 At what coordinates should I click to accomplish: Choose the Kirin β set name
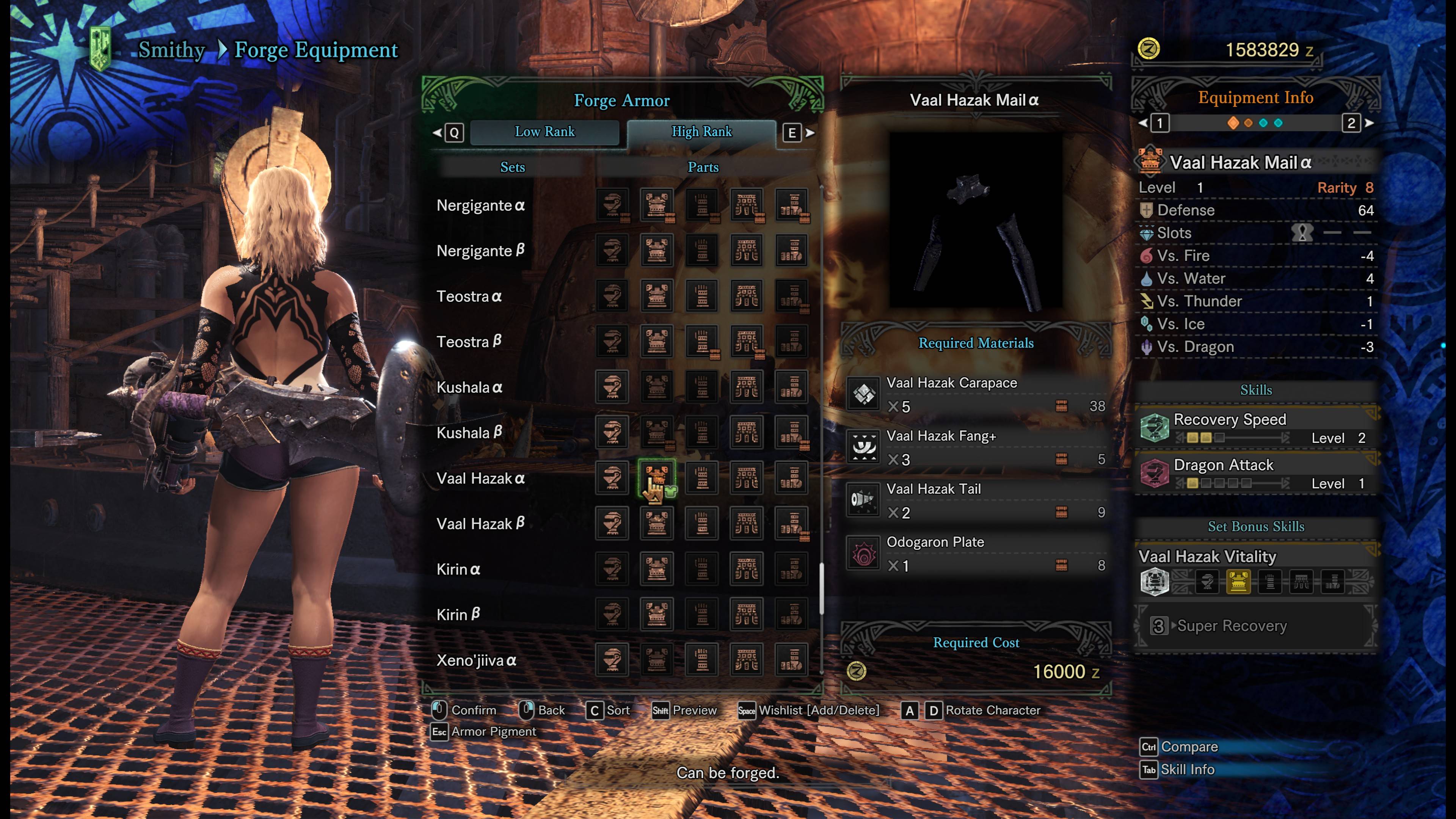click(458, 615)
